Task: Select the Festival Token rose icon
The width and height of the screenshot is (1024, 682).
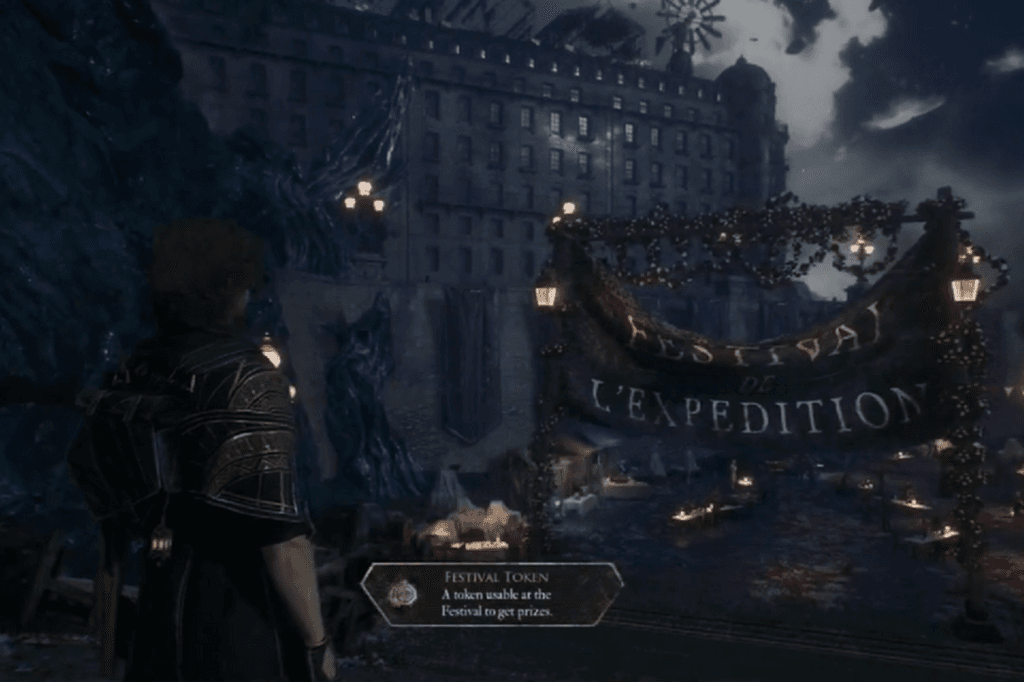Action: (403, 594)
